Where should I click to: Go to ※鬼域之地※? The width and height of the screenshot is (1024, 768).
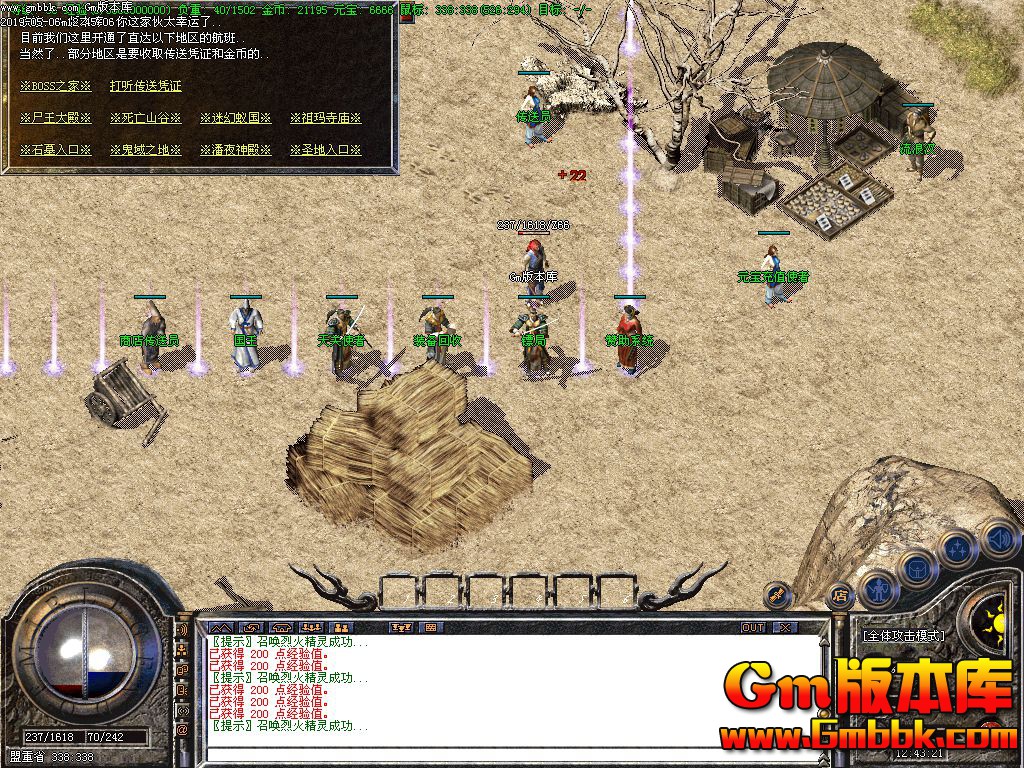[x=146, y=150]
